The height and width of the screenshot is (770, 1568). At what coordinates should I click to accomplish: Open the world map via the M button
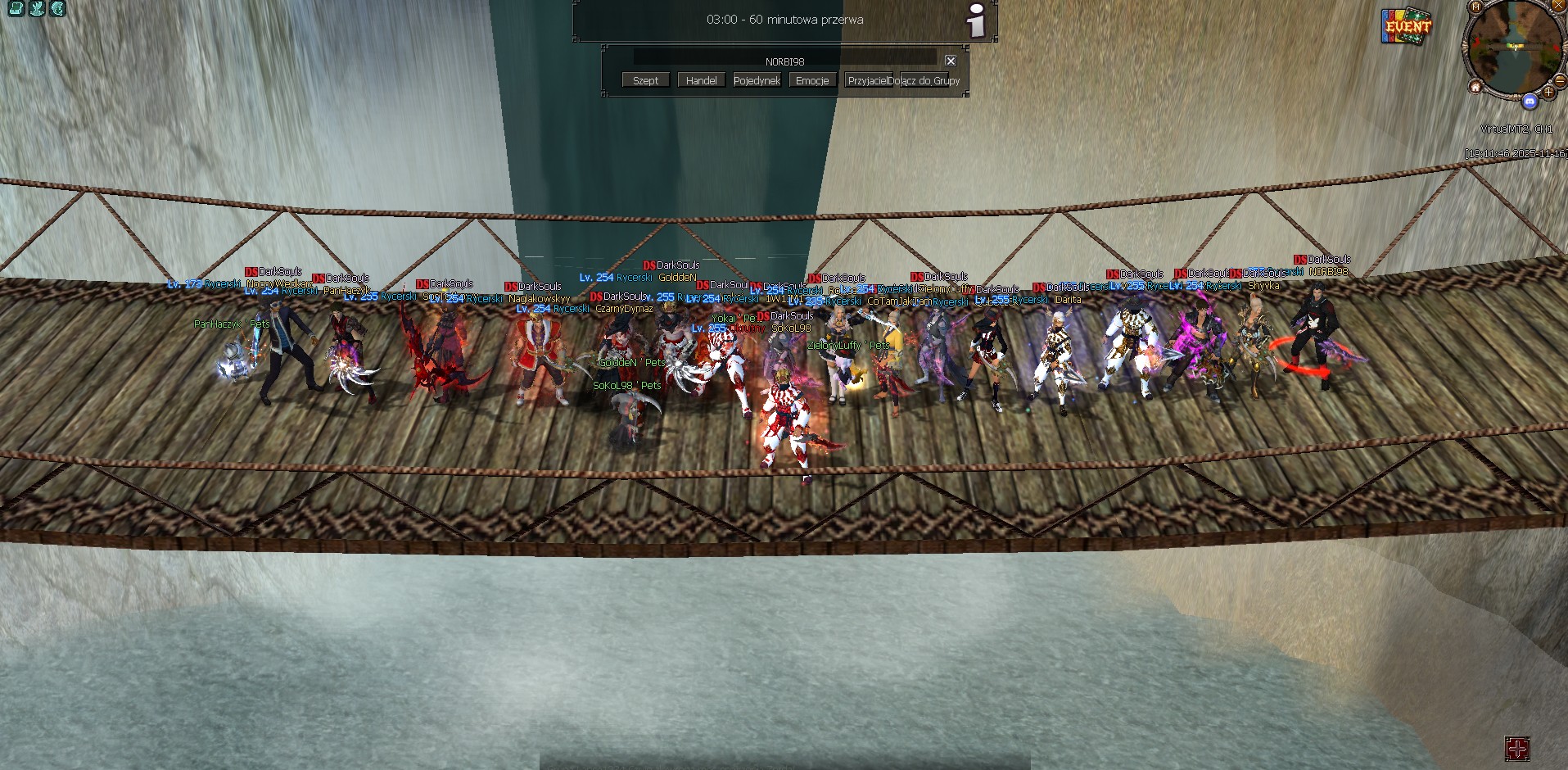pos(1475,7)
